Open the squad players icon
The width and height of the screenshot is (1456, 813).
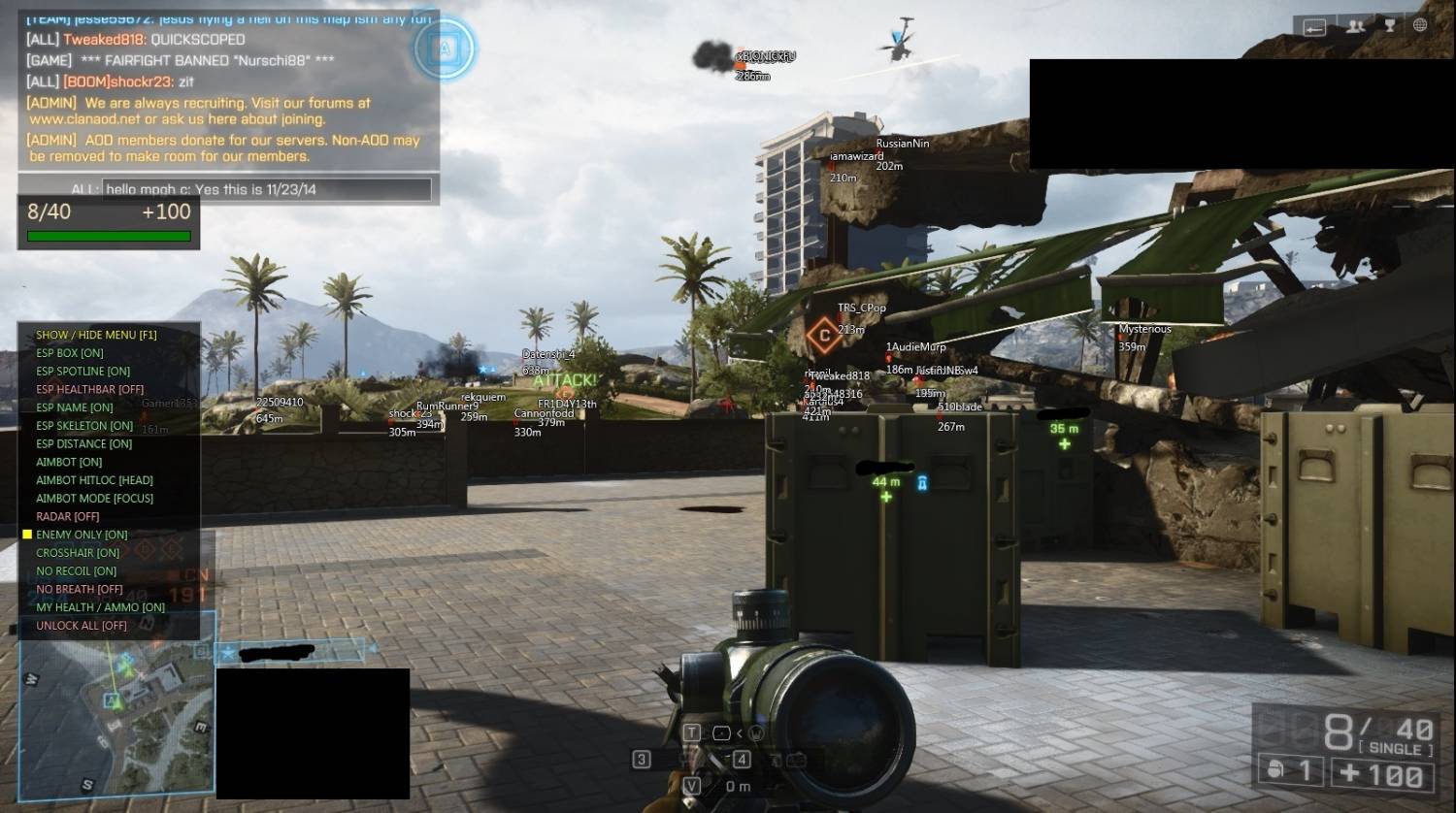coord(1356,26)
